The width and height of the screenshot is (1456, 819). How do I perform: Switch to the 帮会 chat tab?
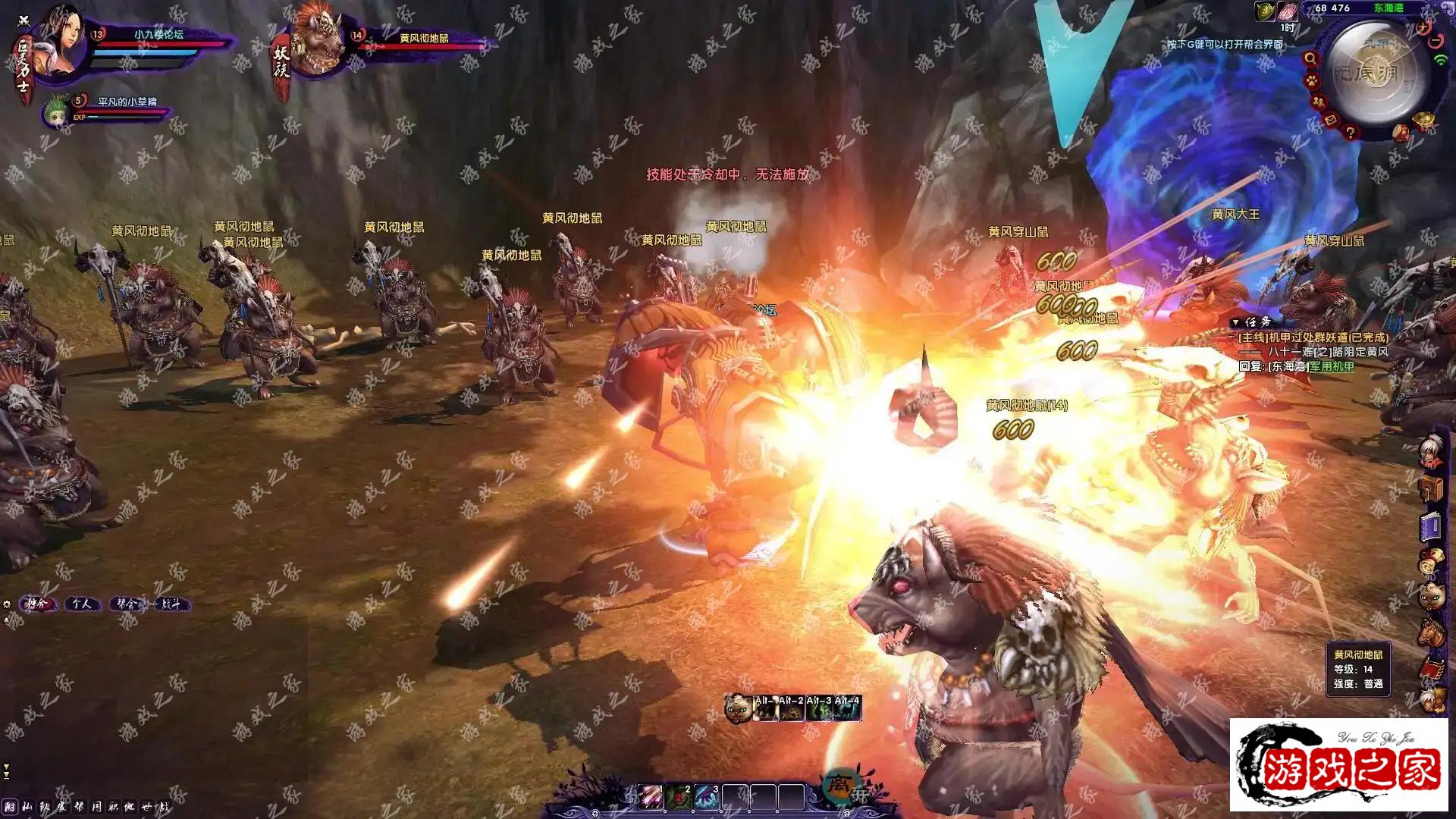point(127,604)
